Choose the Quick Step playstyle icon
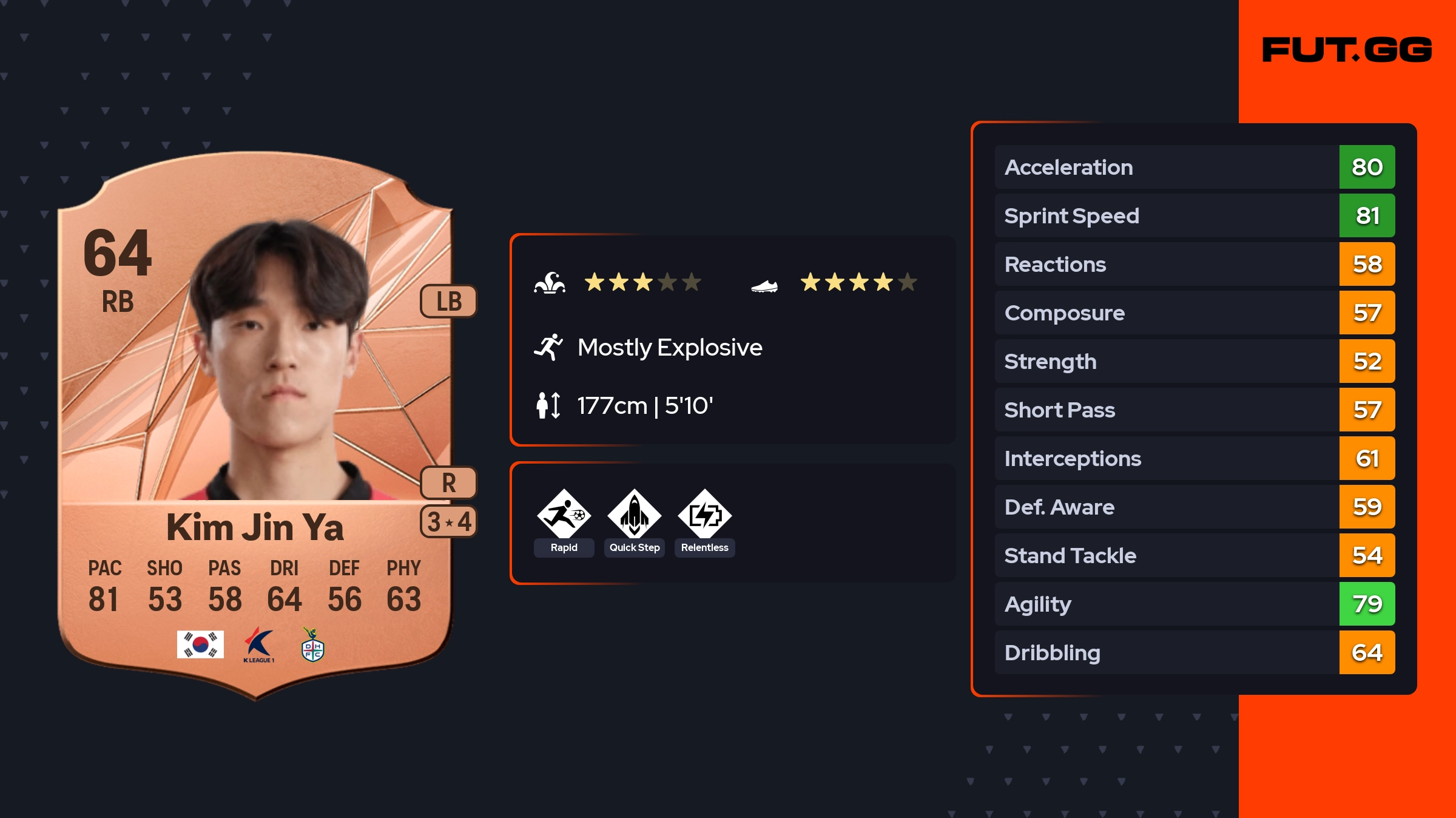This screenshot has height=818, width=1456. 634,515
